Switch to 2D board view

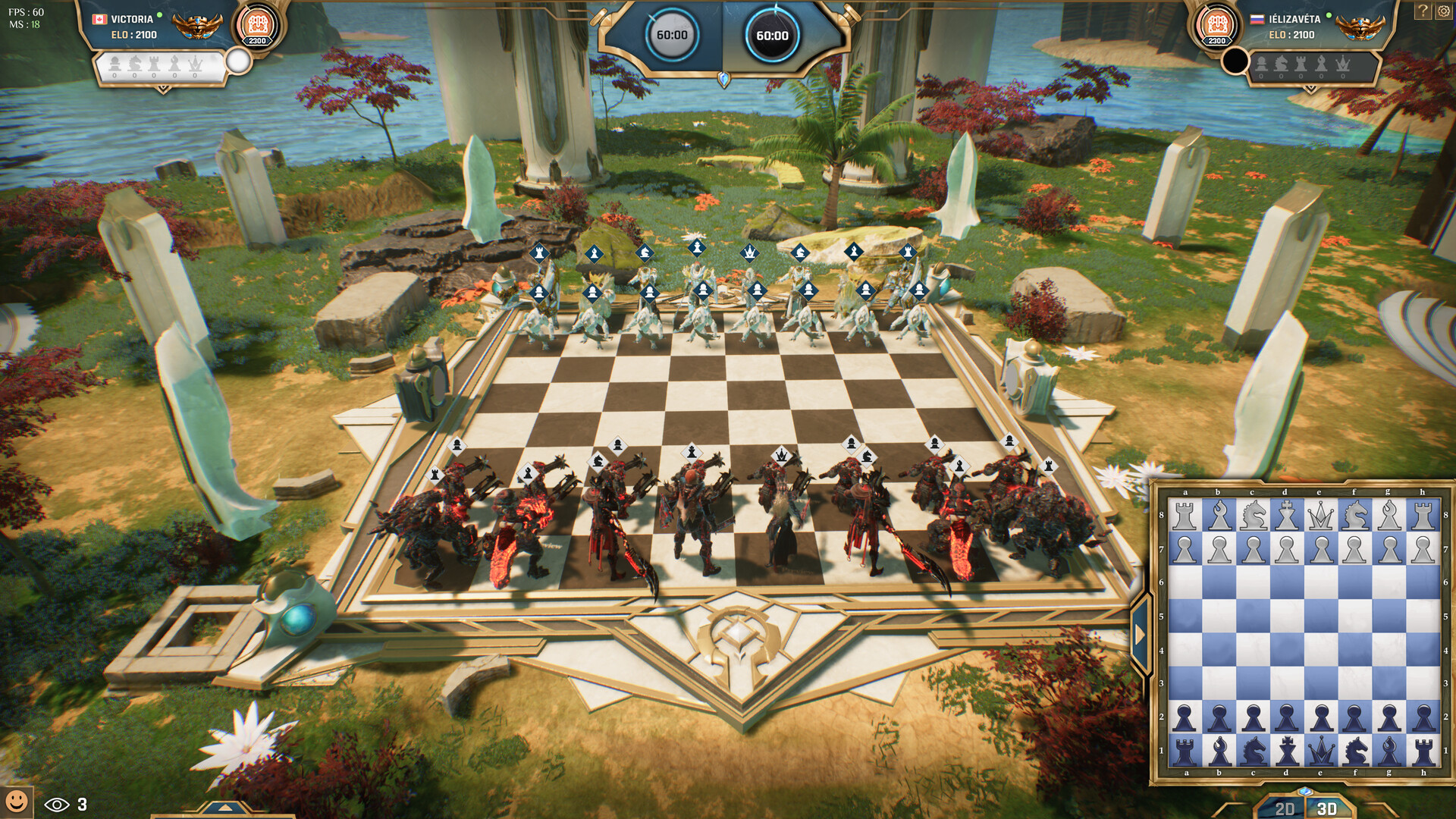click(1285, 807)
